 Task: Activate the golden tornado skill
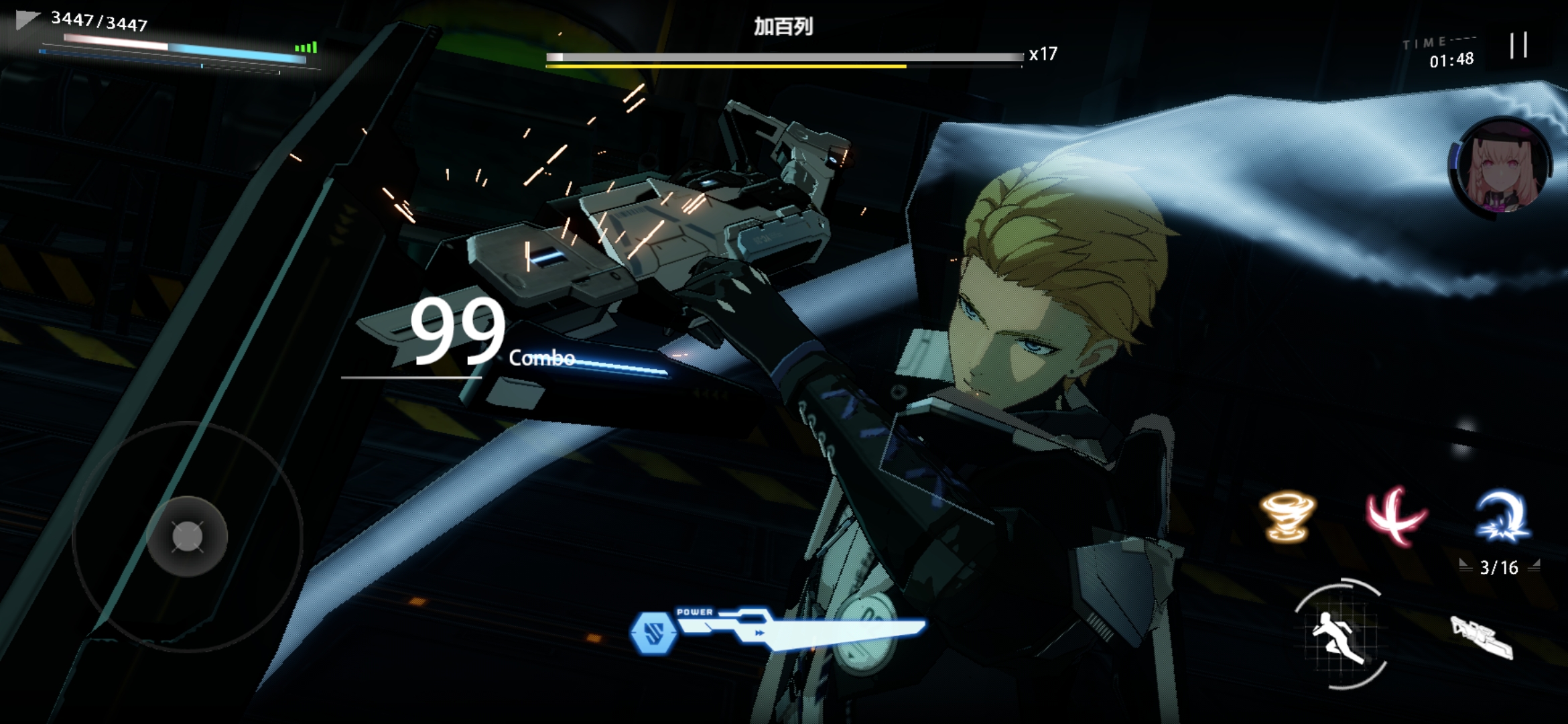(1288, 516)
